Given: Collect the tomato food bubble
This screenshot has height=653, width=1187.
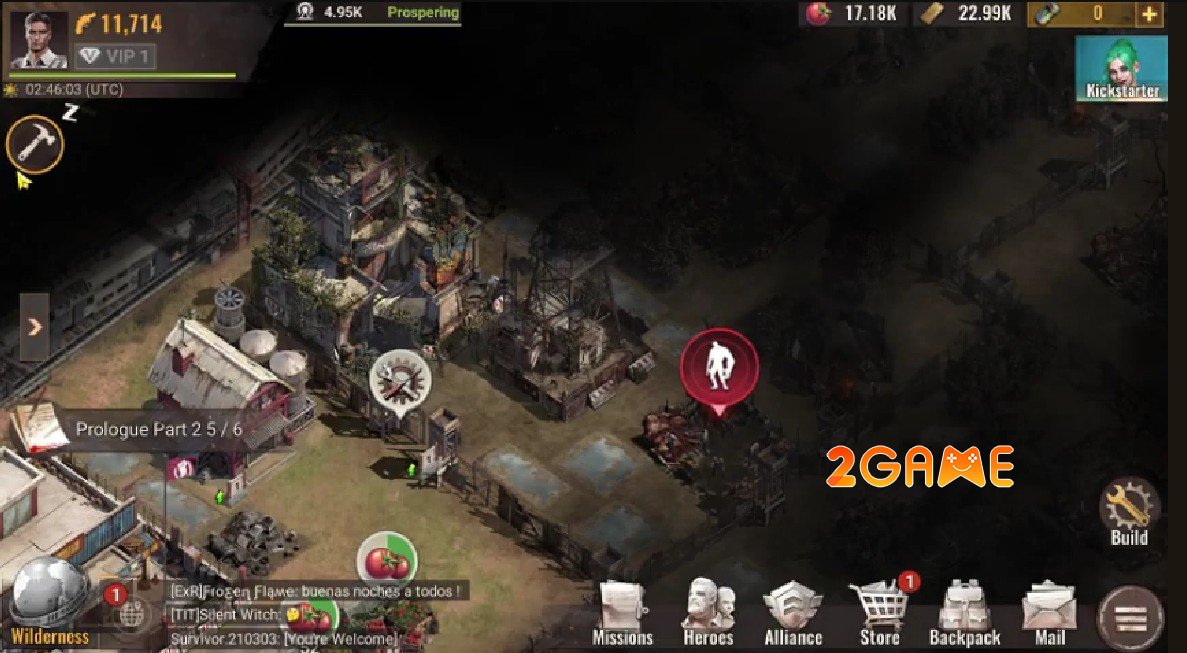Looking at the screenshot, I should tap(387, 563).
